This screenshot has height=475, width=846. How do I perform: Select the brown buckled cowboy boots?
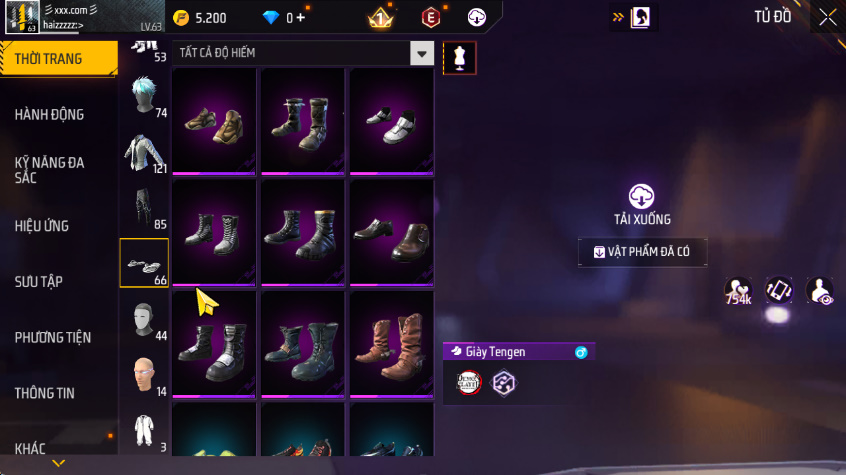[392, 343]
